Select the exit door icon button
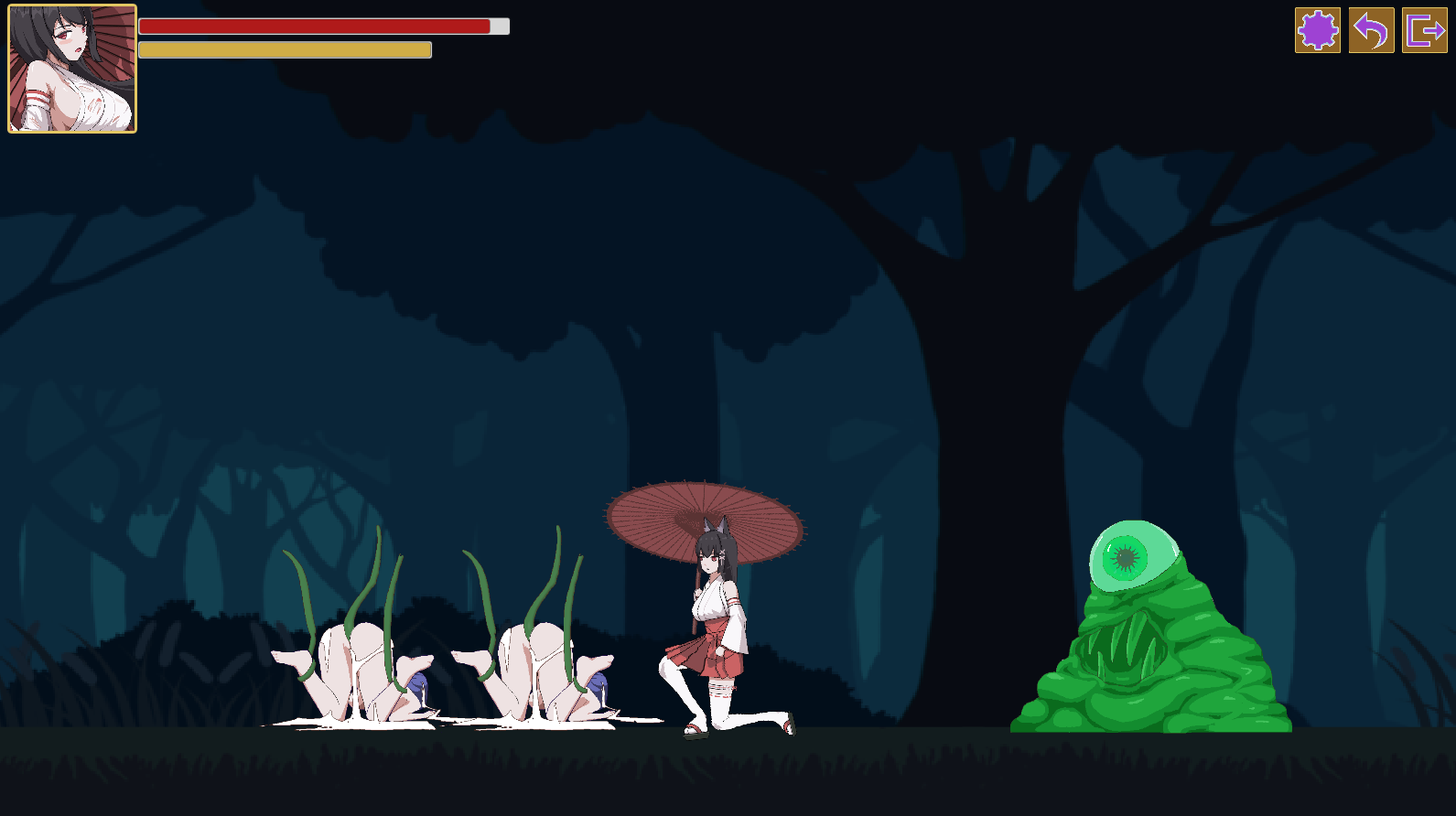 [1424, 30]
